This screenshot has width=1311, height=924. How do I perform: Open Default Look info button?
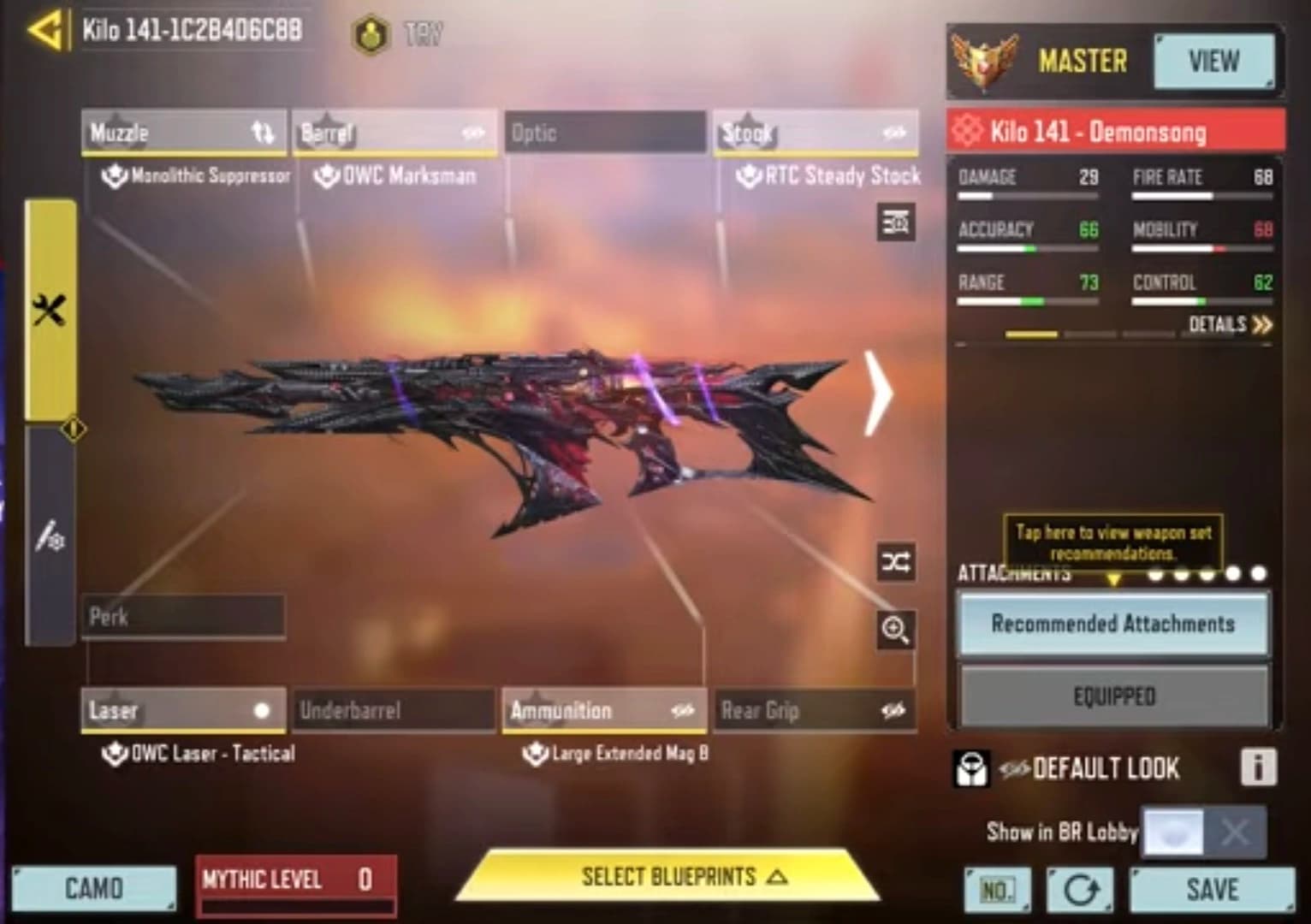pyautogui.click(x=1258, y=767)
